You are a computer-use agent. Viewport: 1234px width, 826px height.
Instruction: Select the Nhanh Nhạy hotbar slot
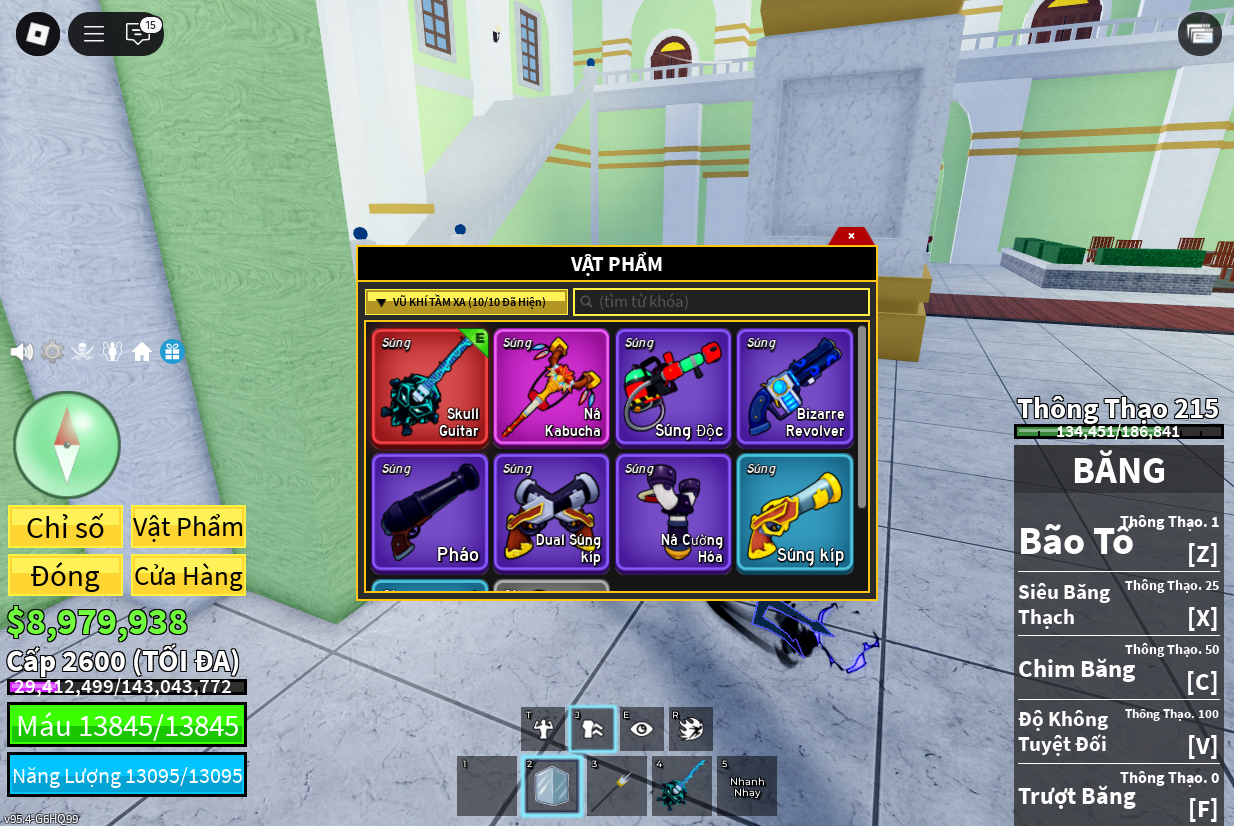[746, 786]
